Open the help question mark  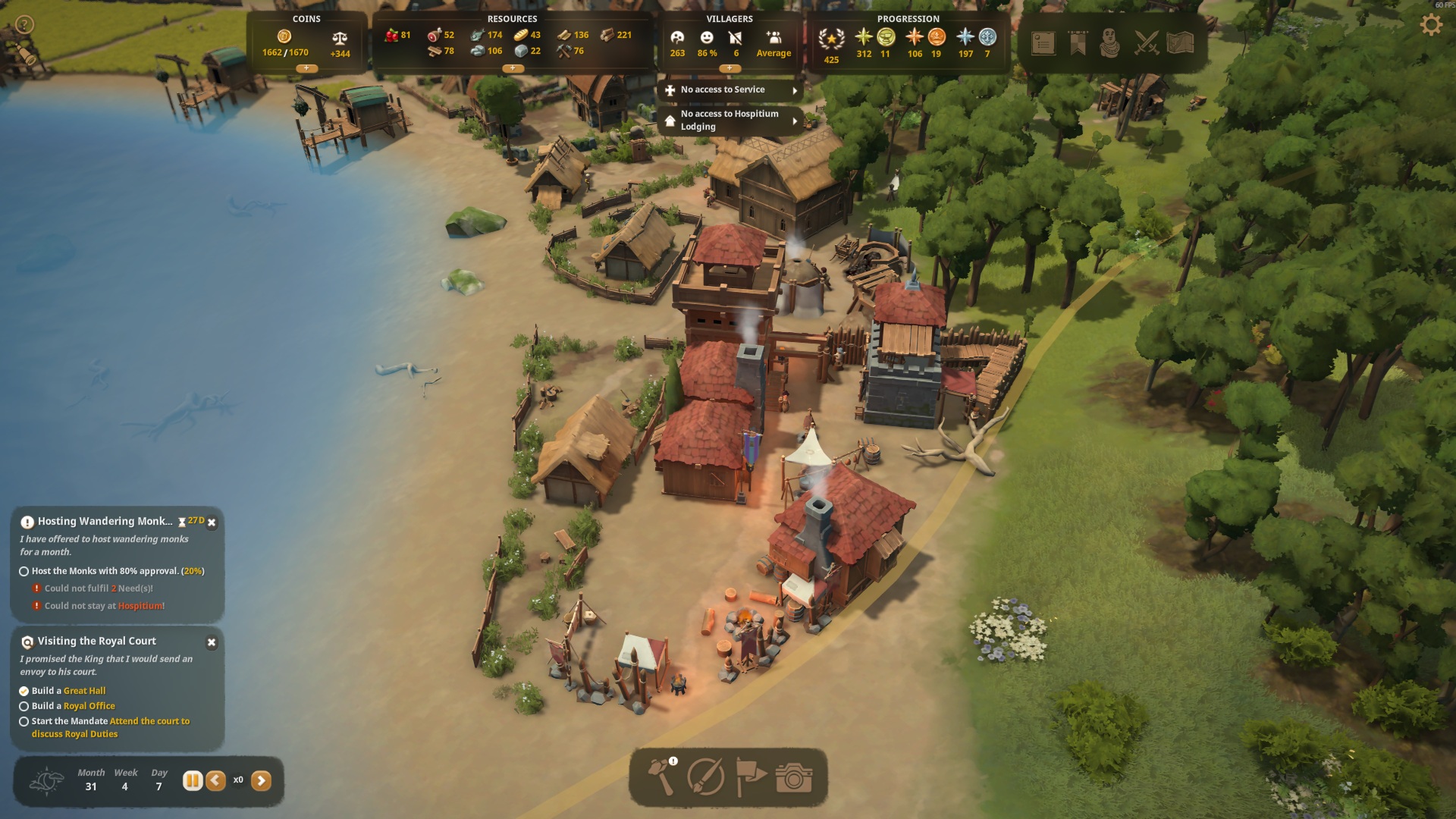(x=24, y=25)
